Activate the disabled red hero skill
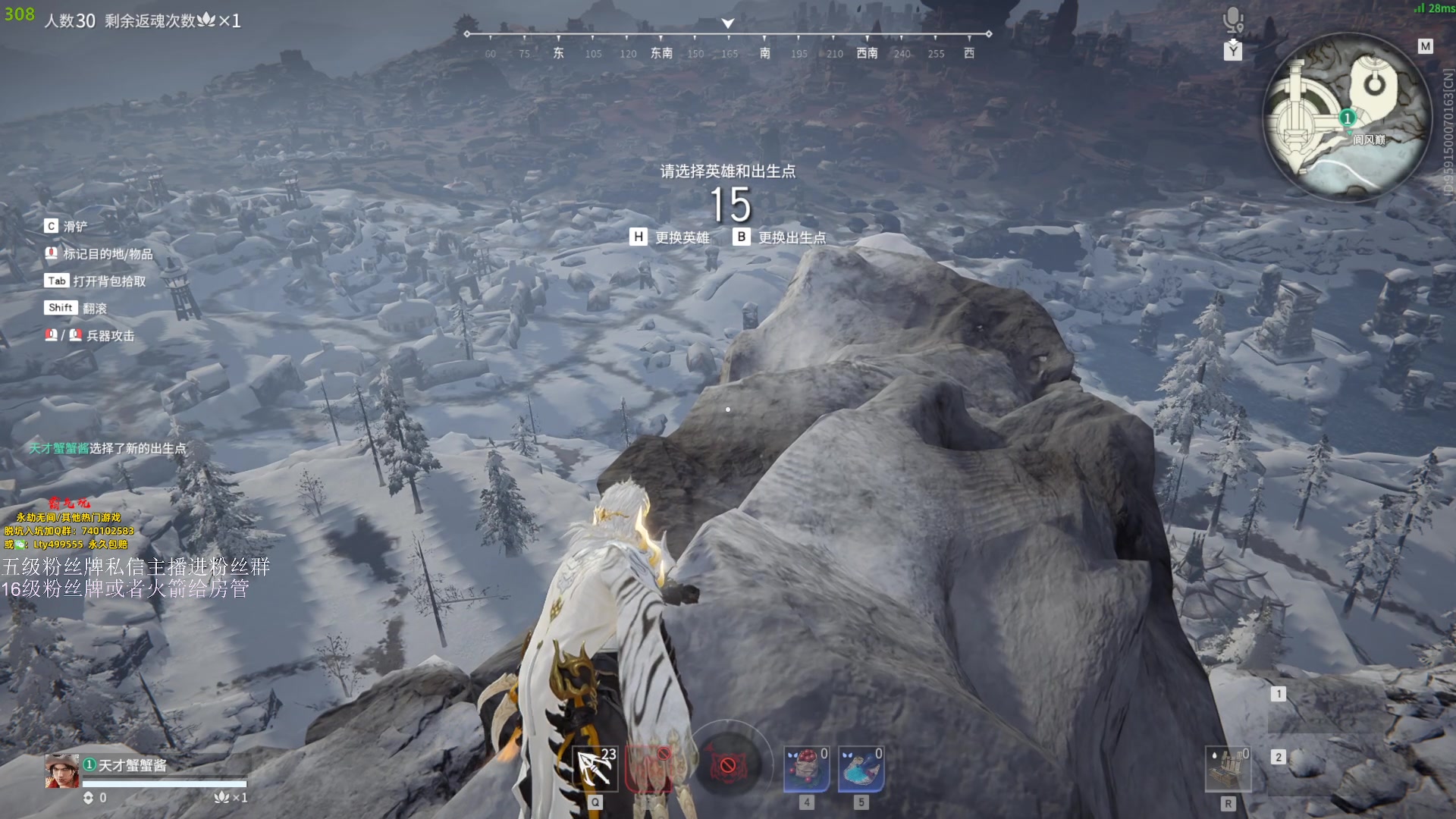Viewport: 1456px width, 819px height. coord(650,768)
